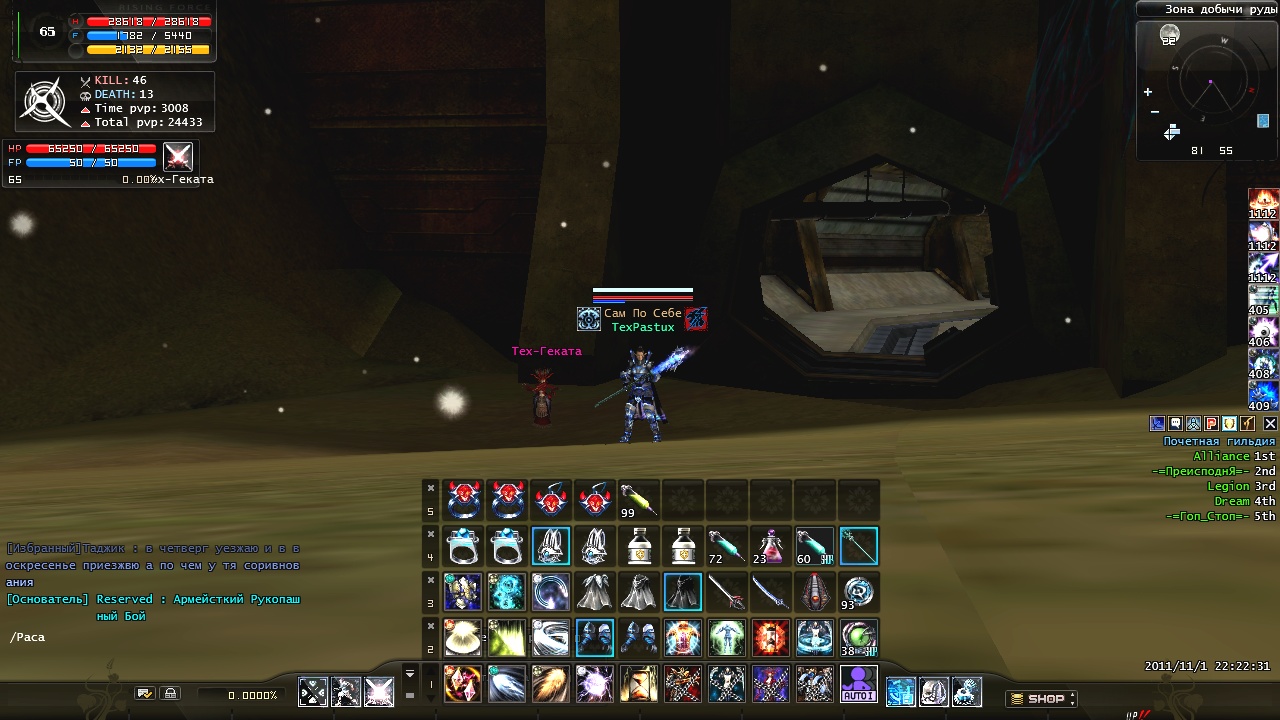Image resolution: width=1280 pixels, height=720 pixels.
Task: Open the blue map icon on minimap
Action: [1263, 121]
